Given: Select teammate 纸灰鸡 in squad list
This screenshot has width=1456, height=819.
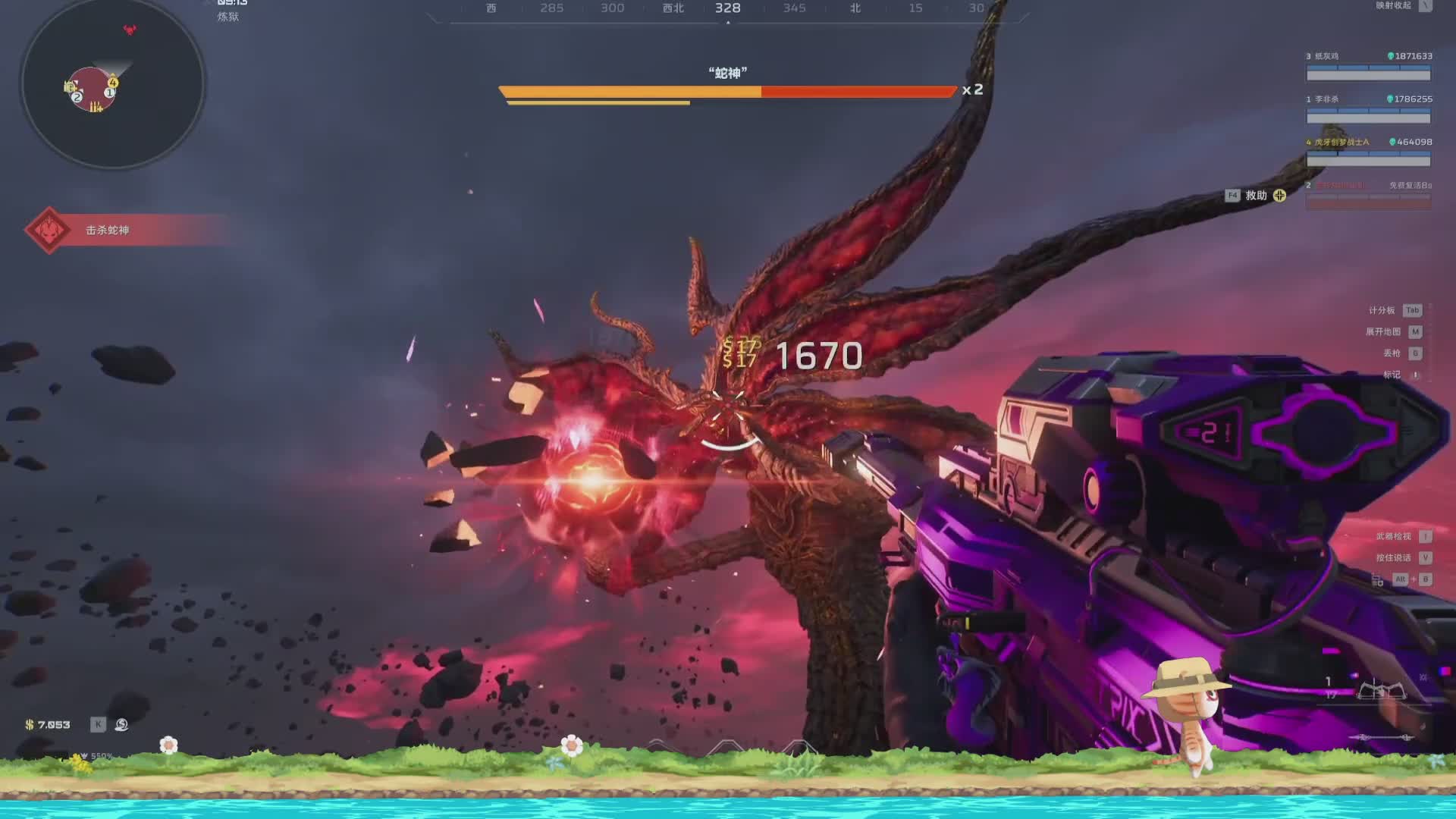Looking at the screenshot, I should click(1327, 56).
